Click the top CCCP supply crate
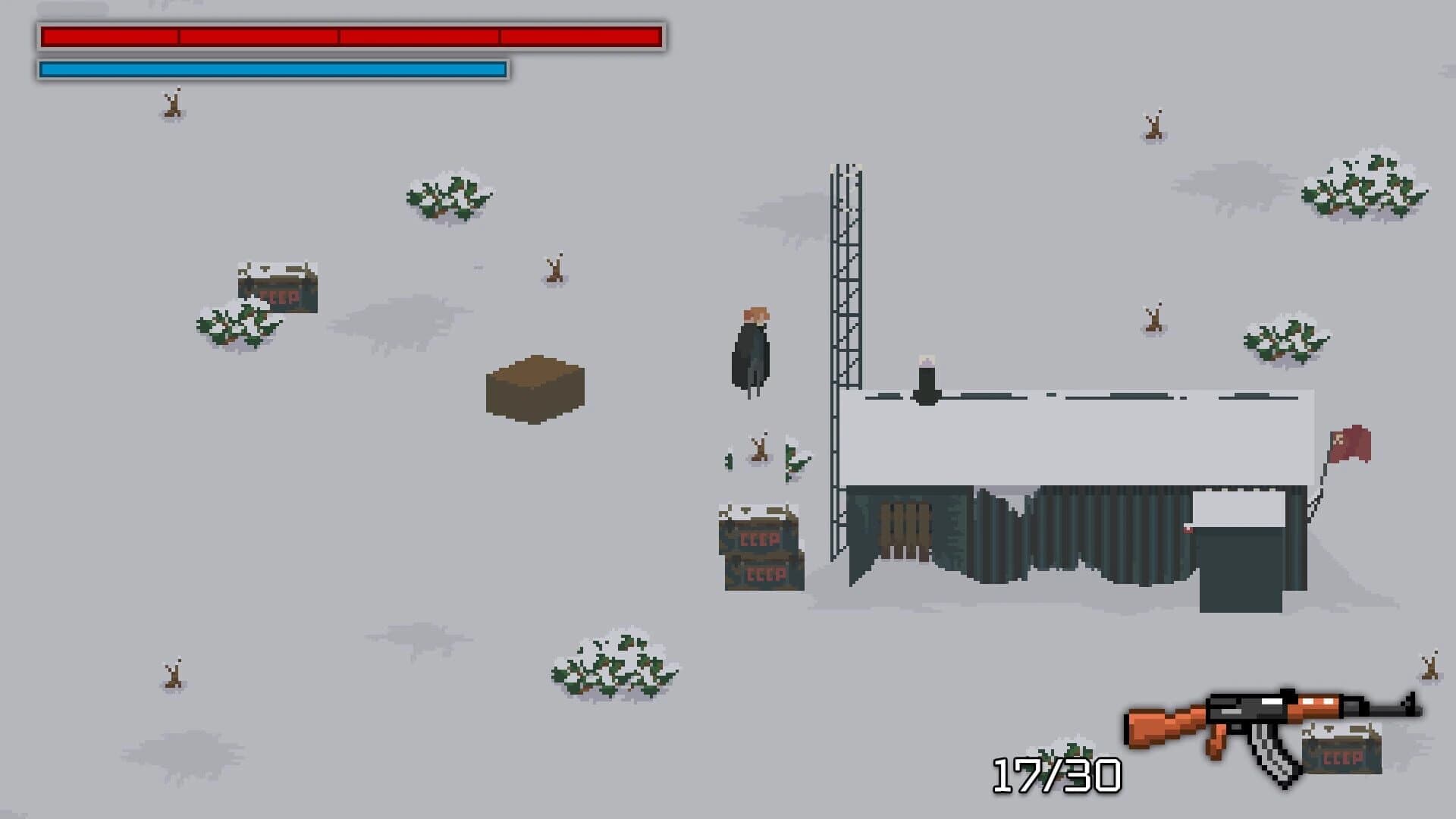The height and width of the screenshot is (819, 1456). click(x=757, y=538)
